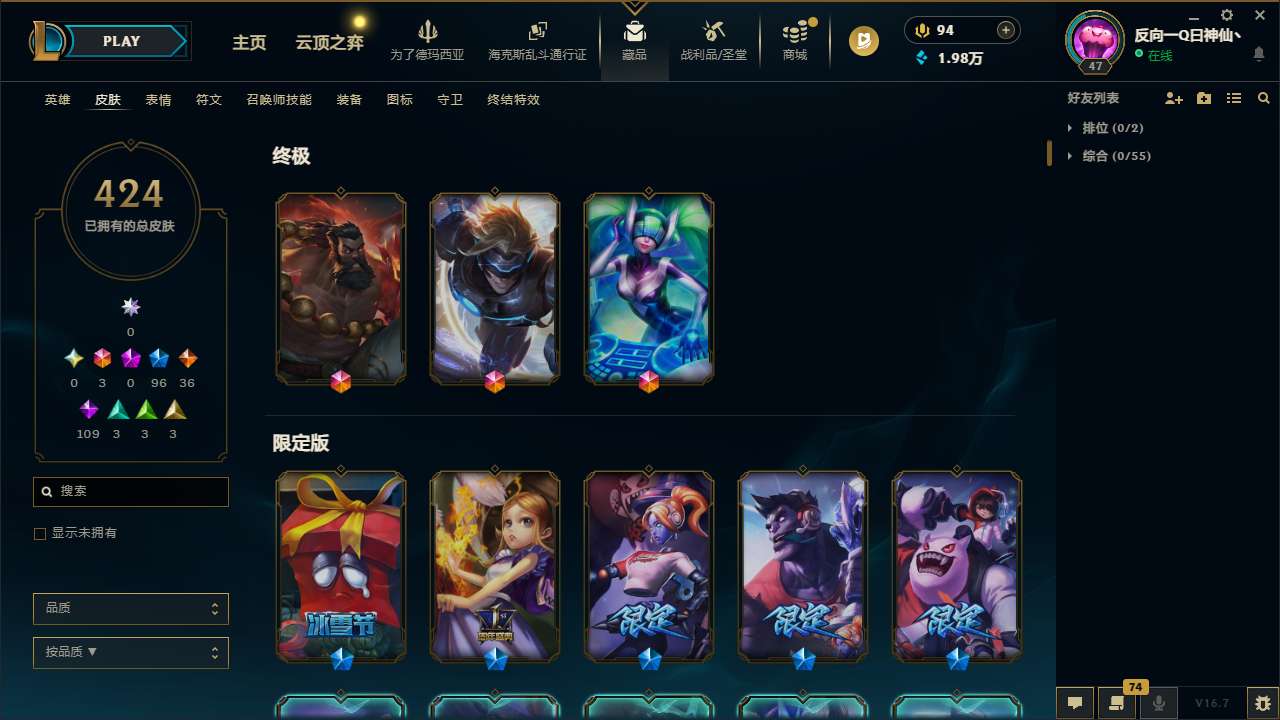Click the Ultimate Udyr skin thumbnail
This screenshot has height=720, width=1280.
340,287
